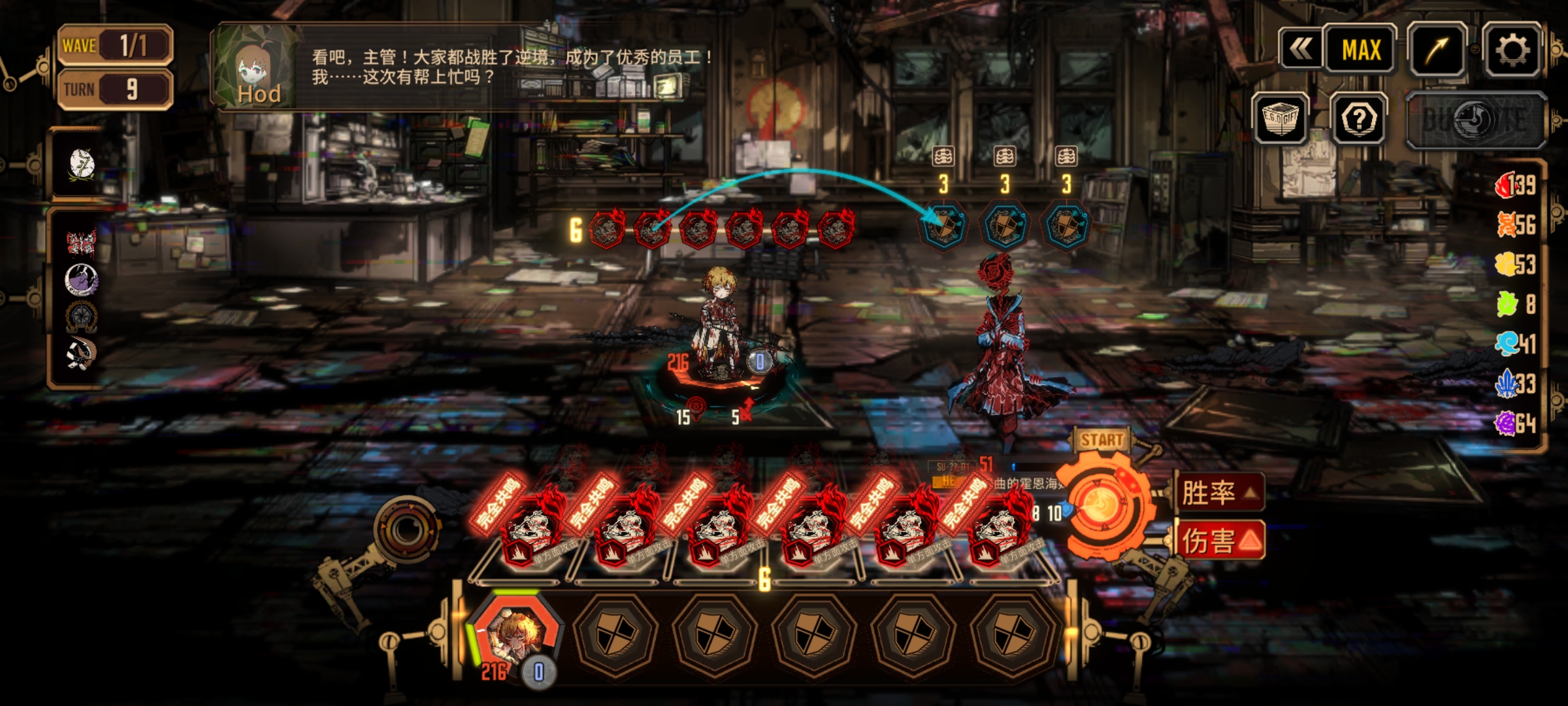Select the 伤害 damage button

(x=1219, y=541)
